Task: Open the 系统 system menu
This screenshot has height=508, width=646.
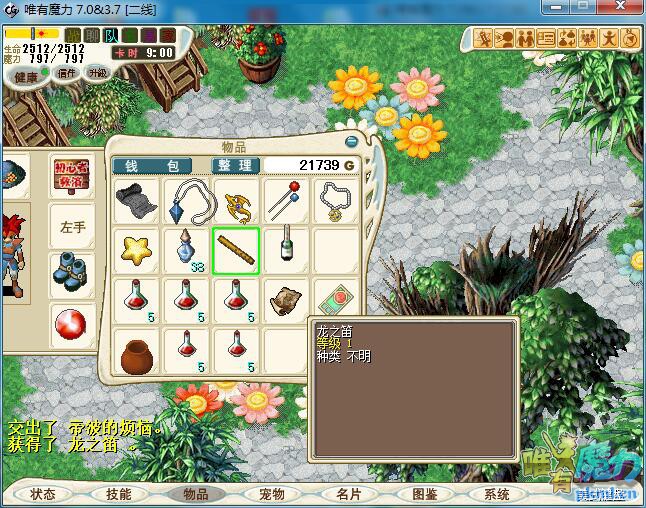Action: point(497,494)
